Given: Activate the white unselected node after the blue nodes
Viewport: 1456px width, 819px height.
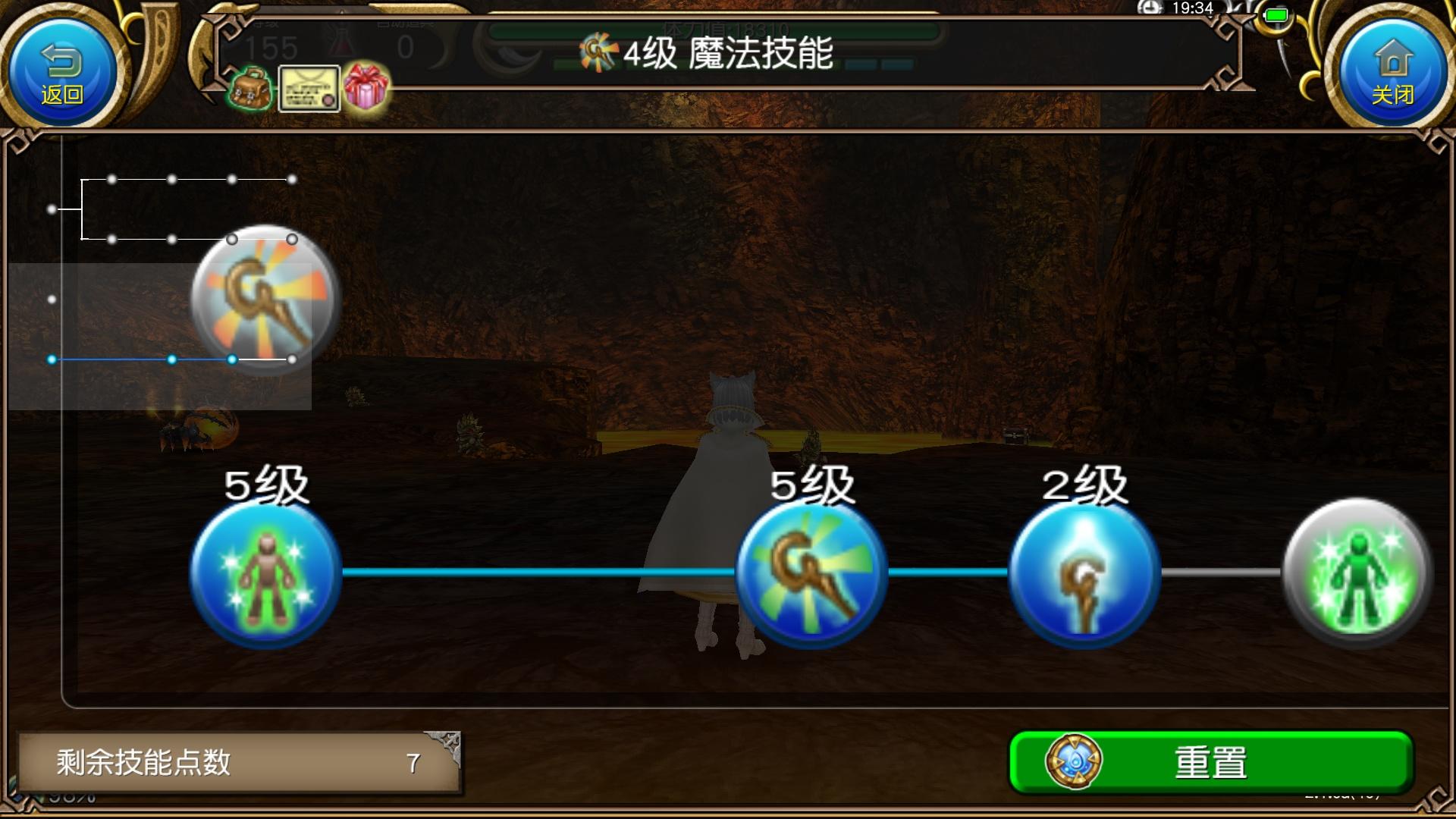Looking at the screenshot, I should click(290, 359).
